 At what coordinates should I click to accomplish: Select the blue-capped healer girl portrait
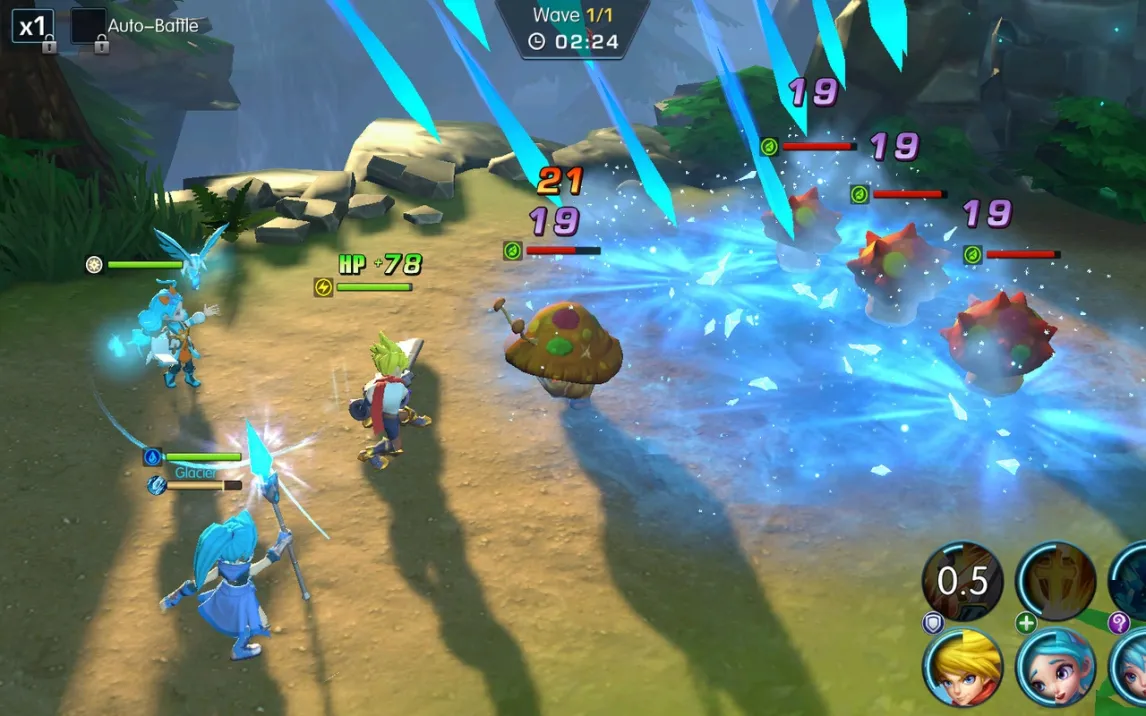click(x=1055, y=668)
